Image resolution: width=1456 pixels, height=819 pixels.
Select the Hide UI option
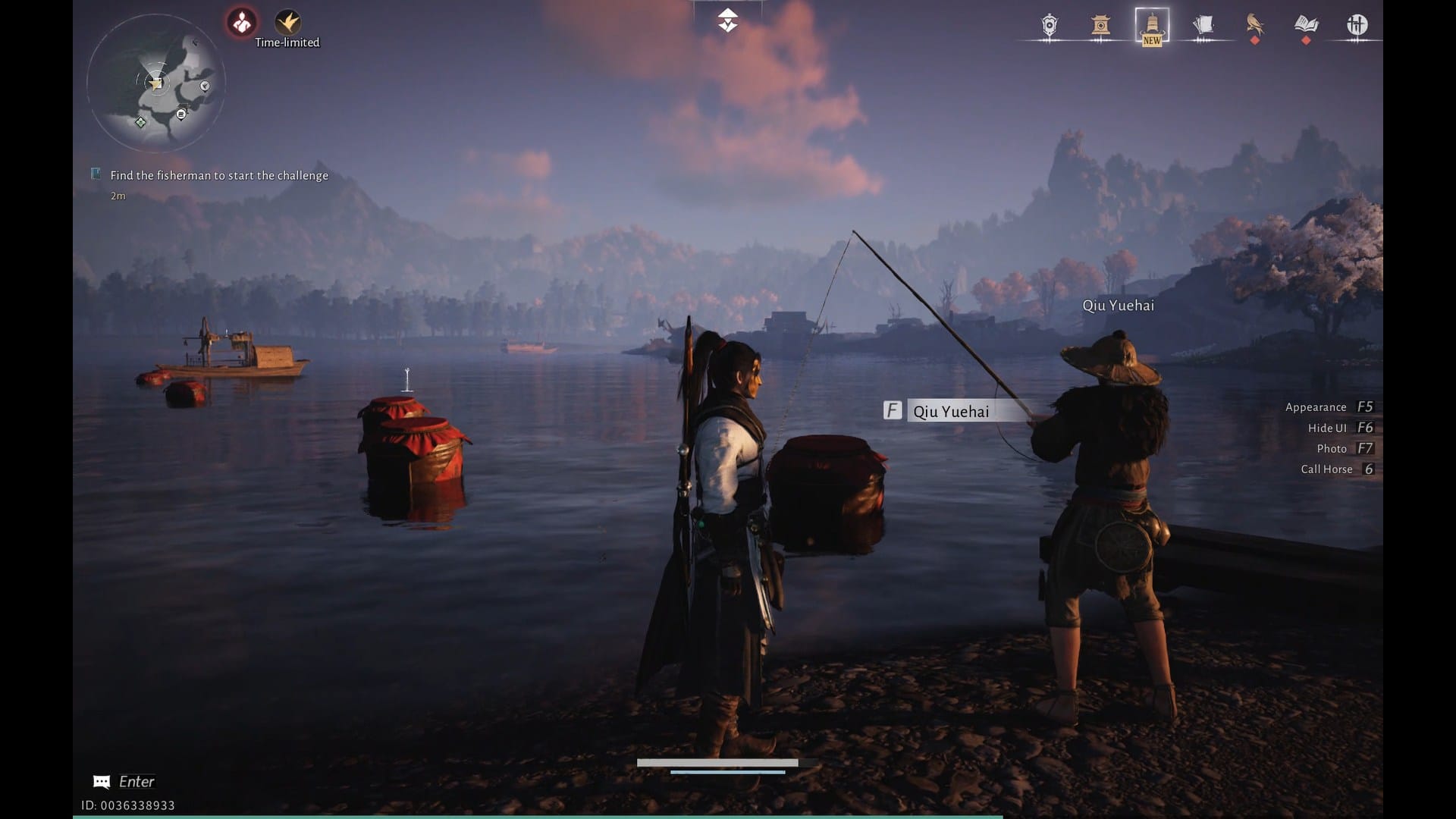tap(1340, 428)
